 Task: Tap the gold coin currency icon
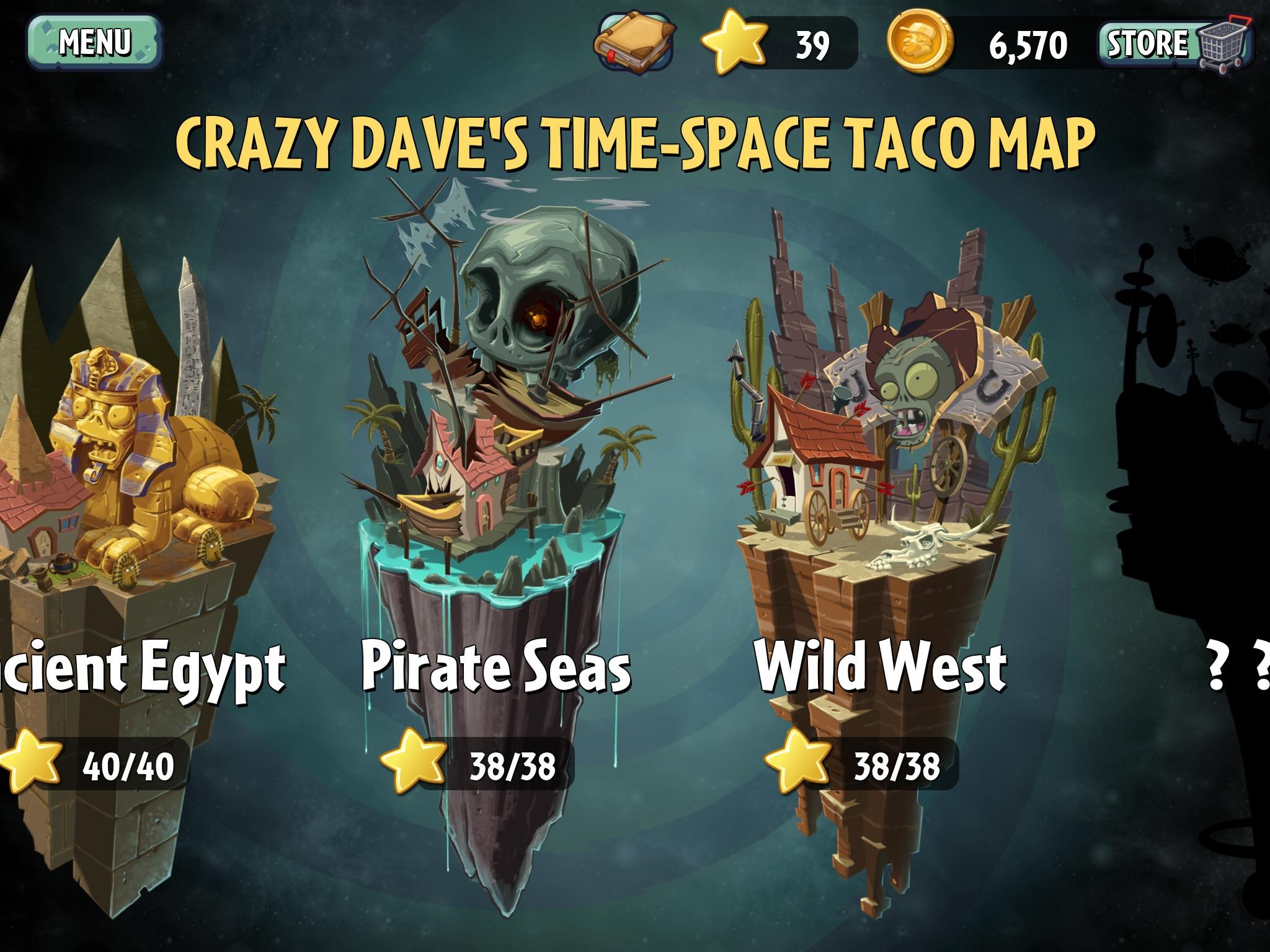tap(920, 43)
